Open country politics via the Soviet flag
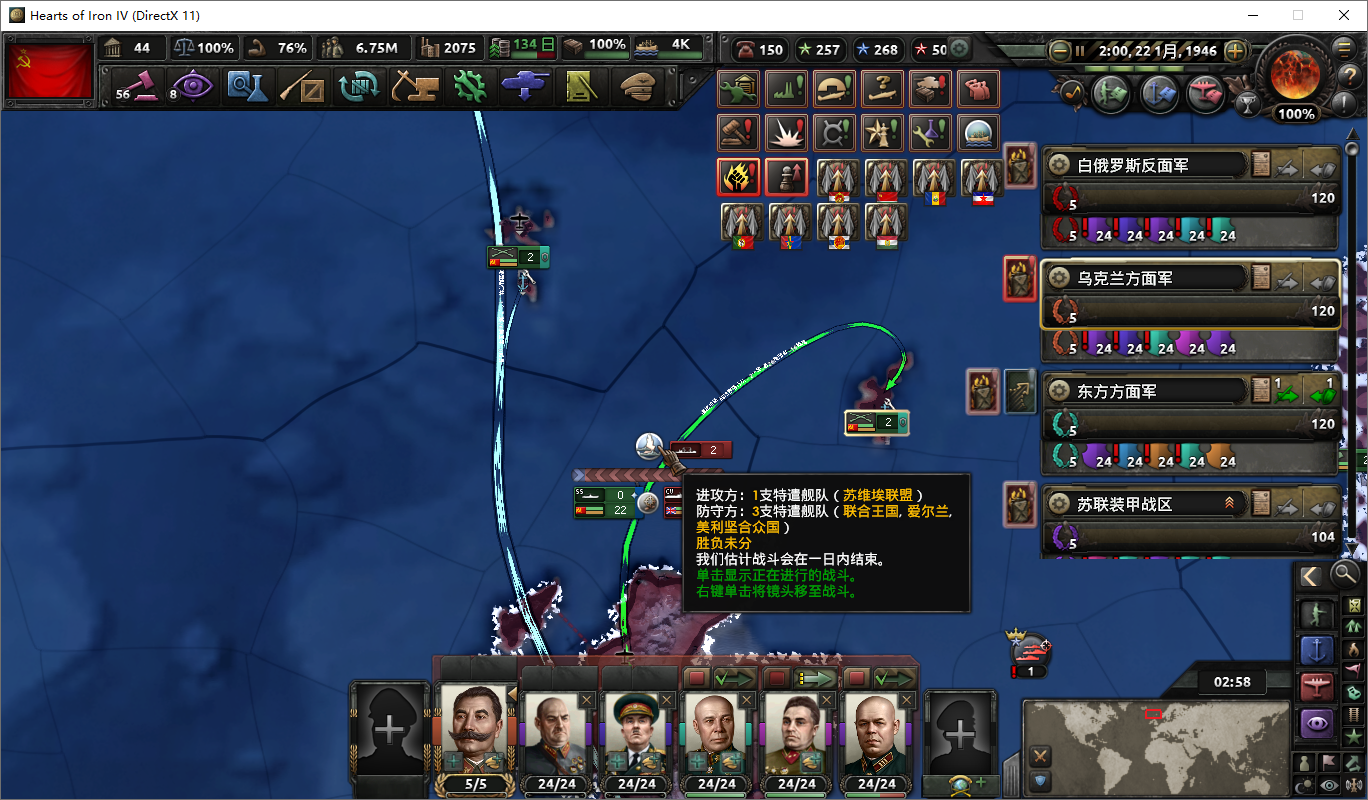The width and height of the screenshot is (1368, 800). [x=49, y=70]
